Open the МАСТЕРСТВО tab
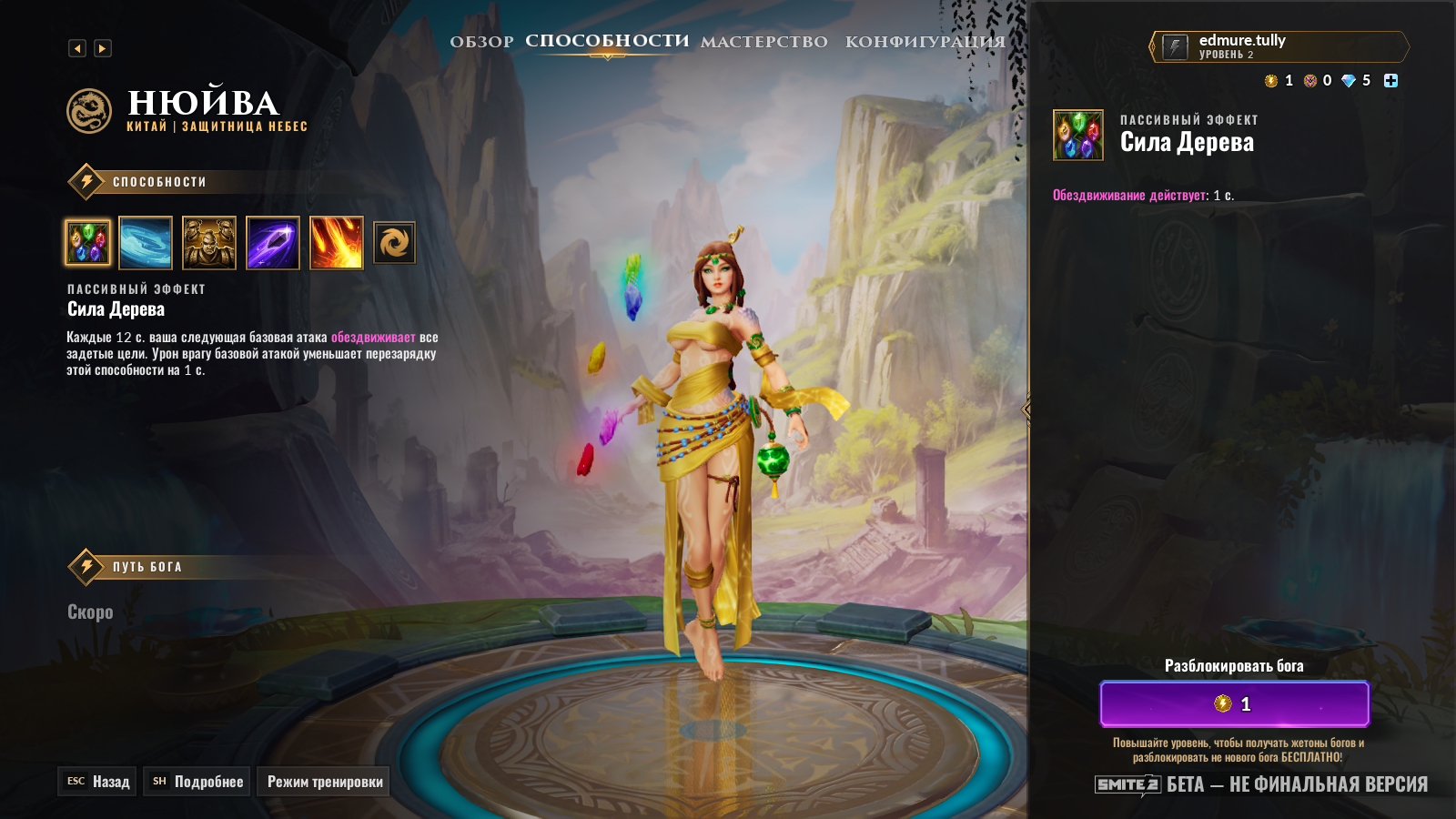This screenshot has width=1456, height=819. tap(763, 42)
